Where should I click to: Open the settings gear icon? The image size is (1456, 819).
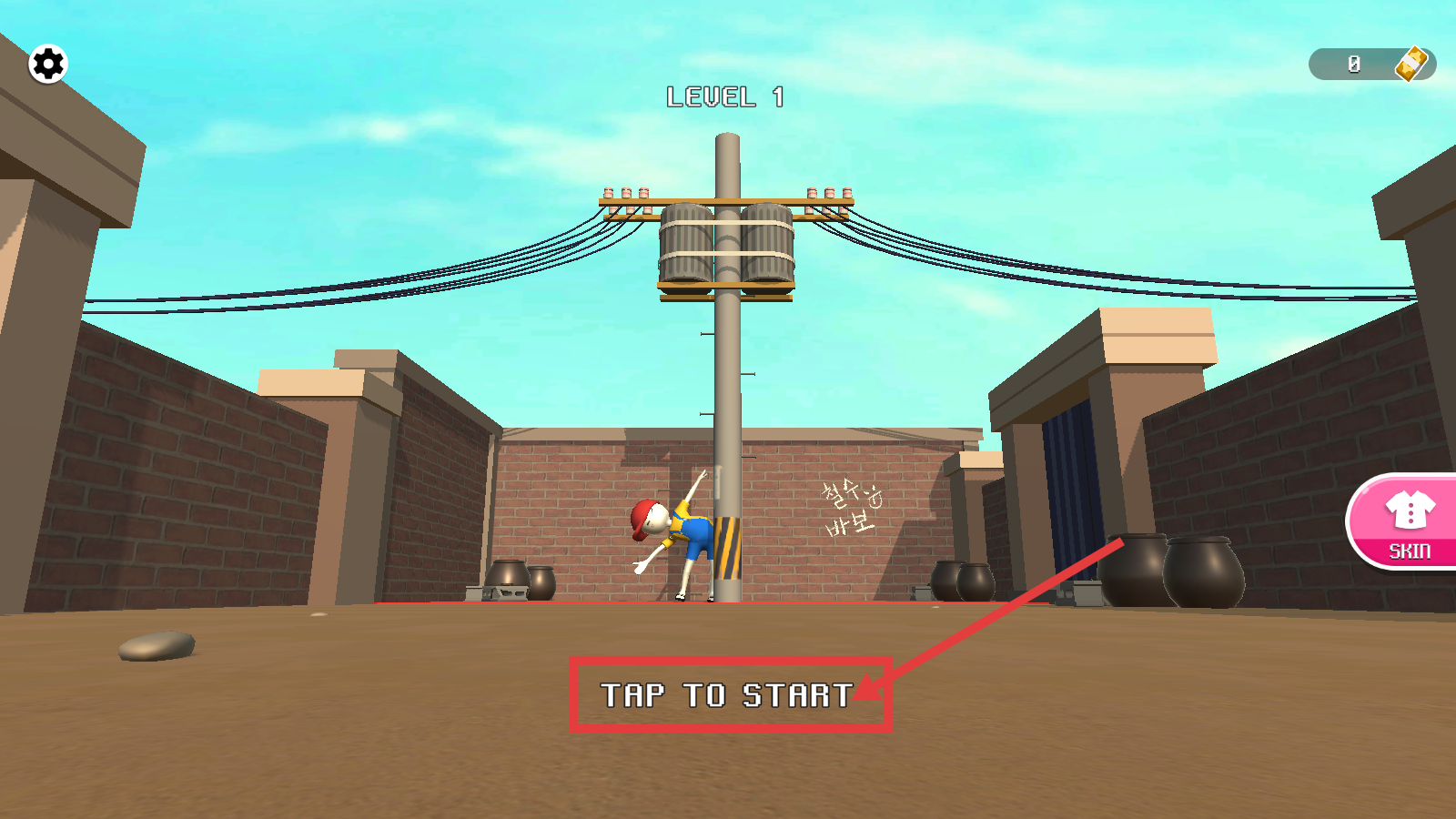tap(48, 64)
